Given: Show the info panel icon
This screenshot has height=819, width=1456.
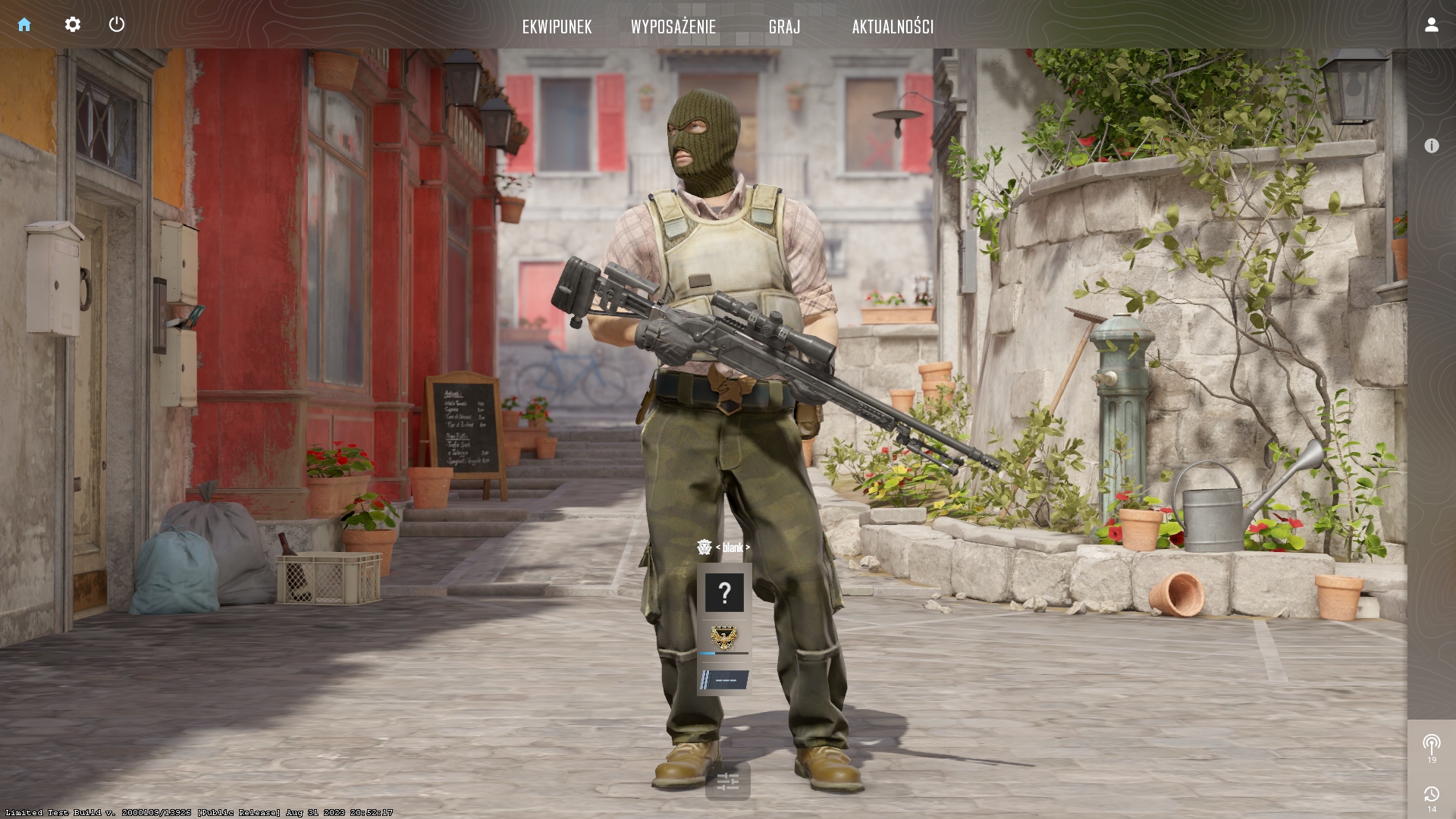Looking at the screenshot, I should (1431, 146).
